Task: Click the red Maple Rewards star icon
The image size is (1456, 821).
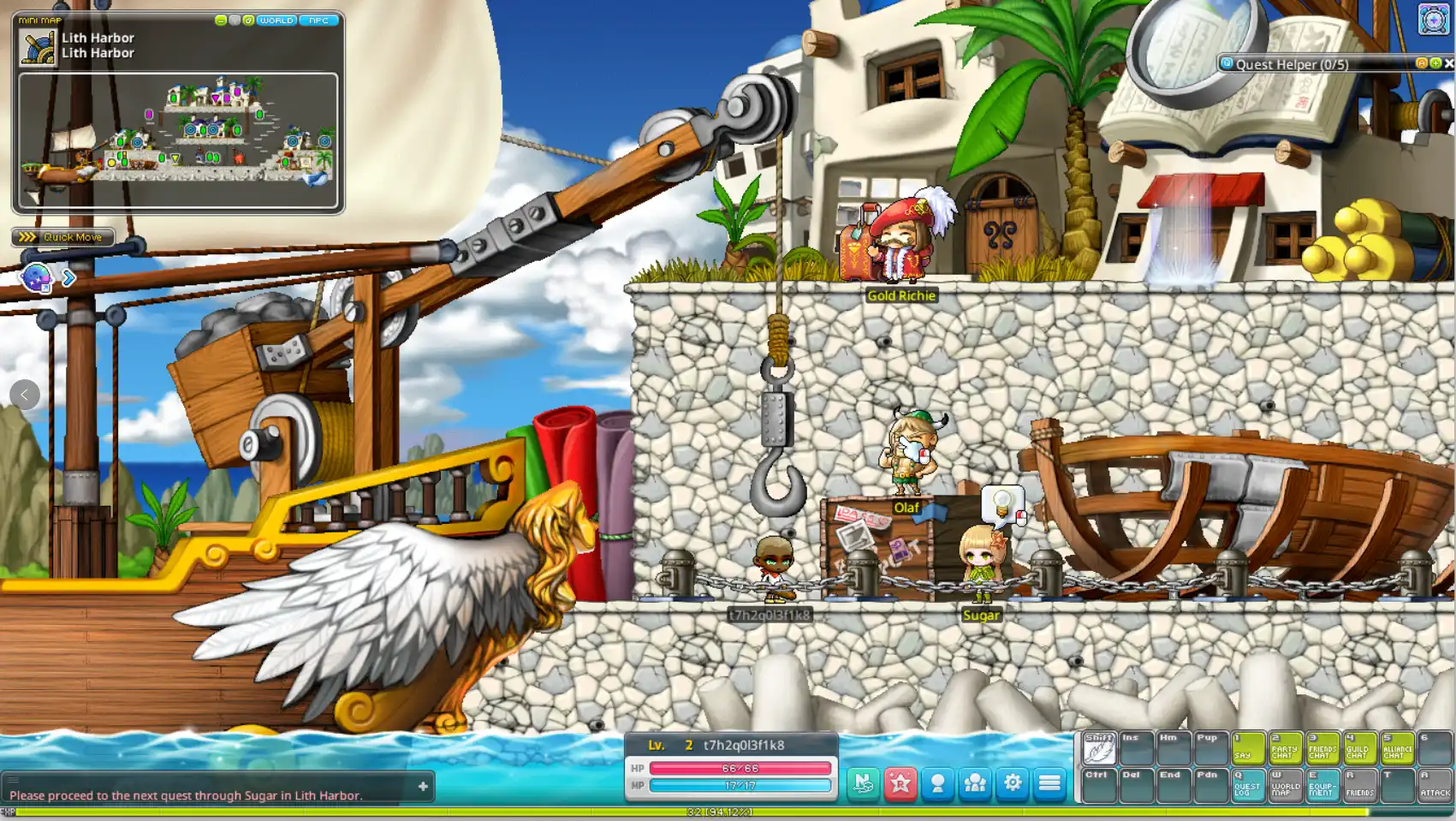Action: 900,782
